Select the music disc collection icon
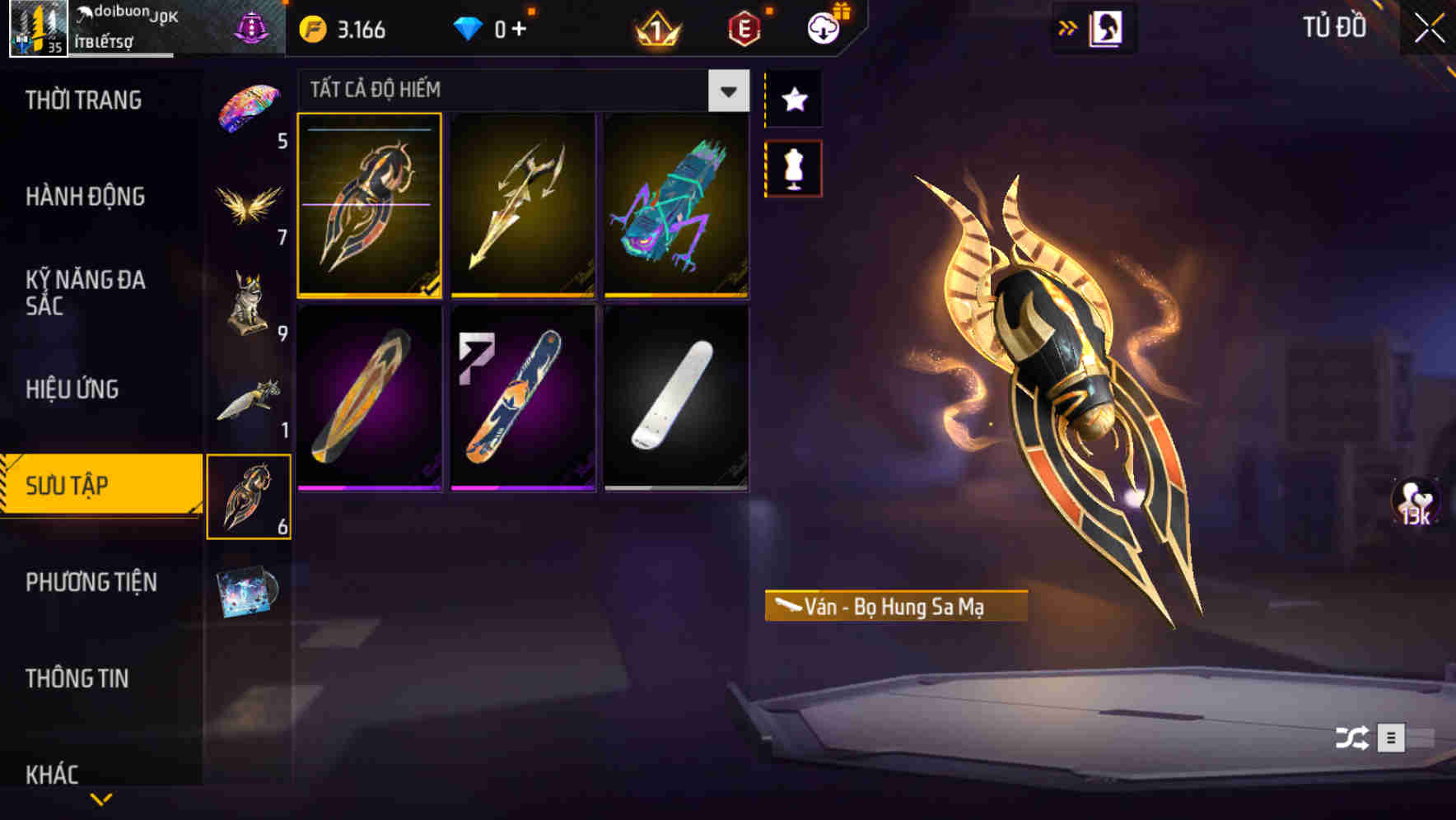The width and height of the screenshot is (1456, 820). [x=250, y=593]
